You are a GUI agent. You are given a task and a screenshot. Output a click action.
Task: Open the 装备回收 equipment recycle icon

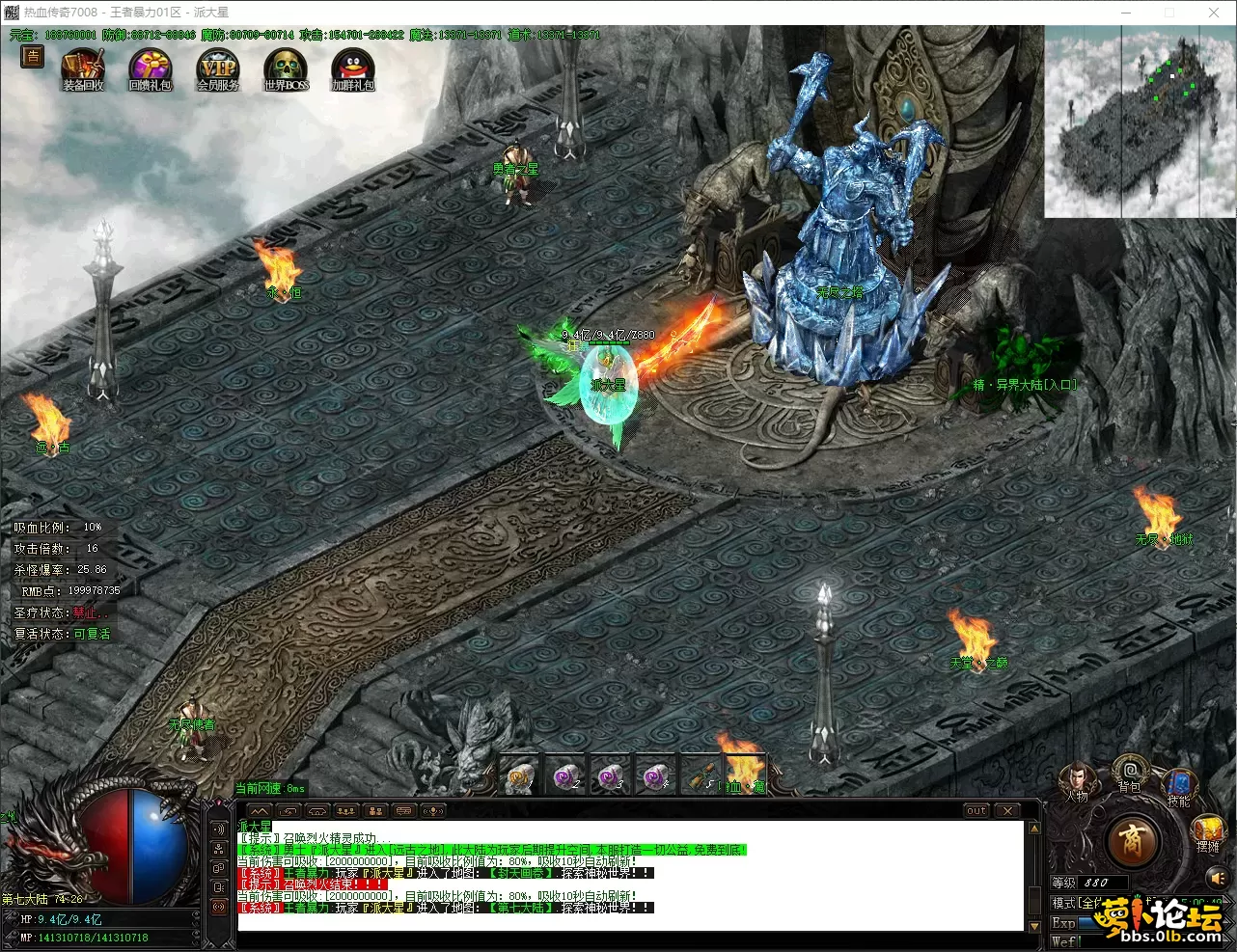83,69
